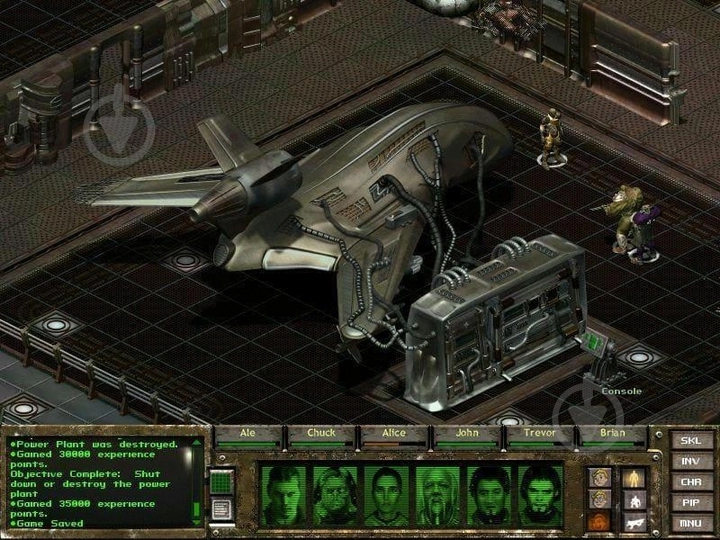Switch to the crouching stance icon

click(634, 499)
